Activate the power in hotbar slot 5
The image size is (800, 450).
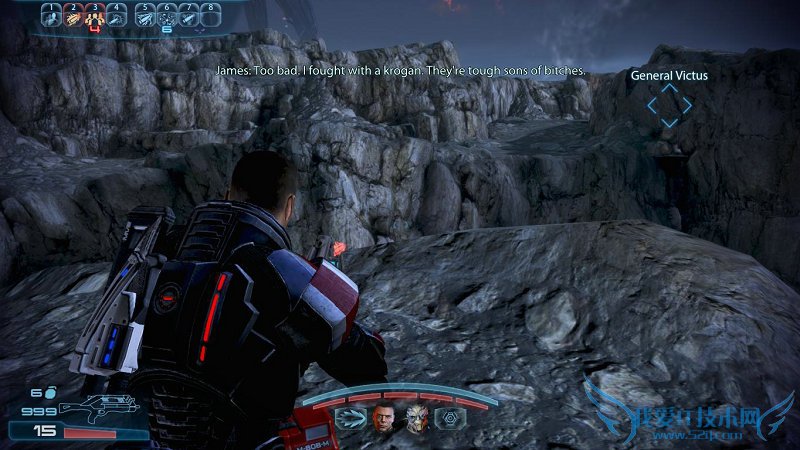point(146,17)
